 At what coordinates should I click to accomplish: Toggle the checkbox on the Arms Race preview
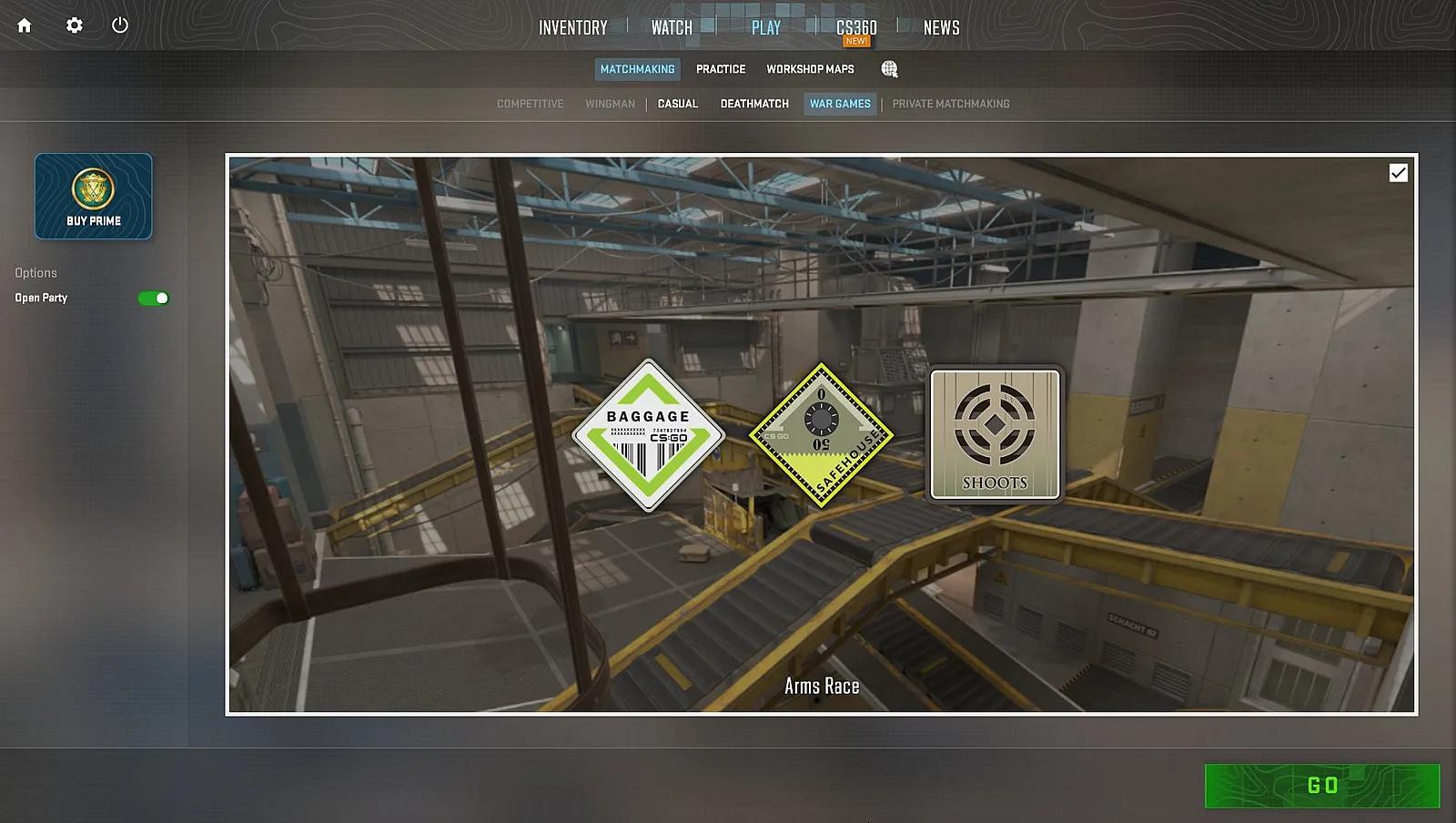(1399, 171)
